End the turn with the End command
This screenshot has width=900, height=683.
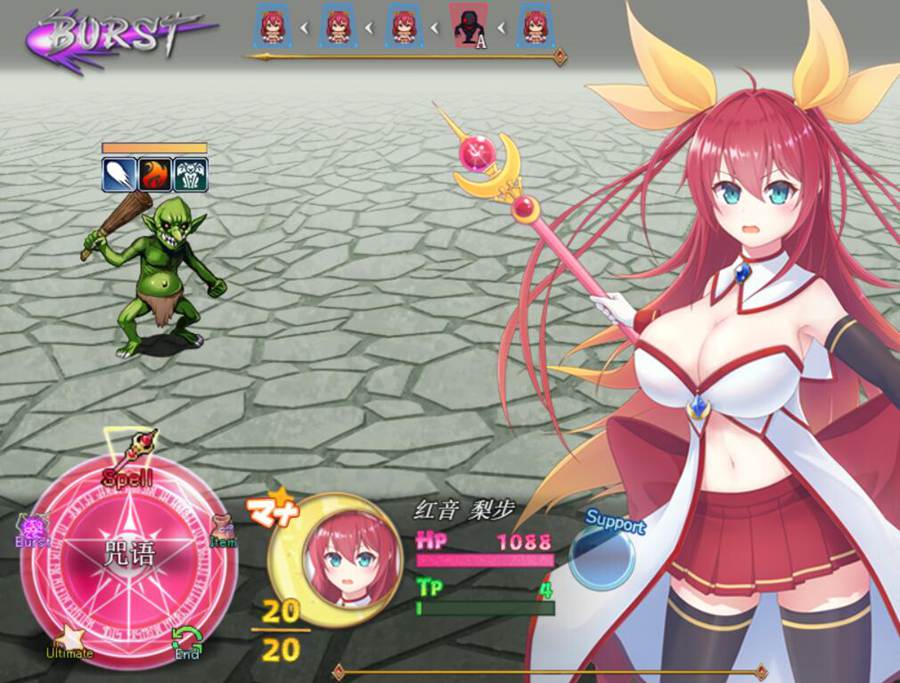tap(186, 641)
